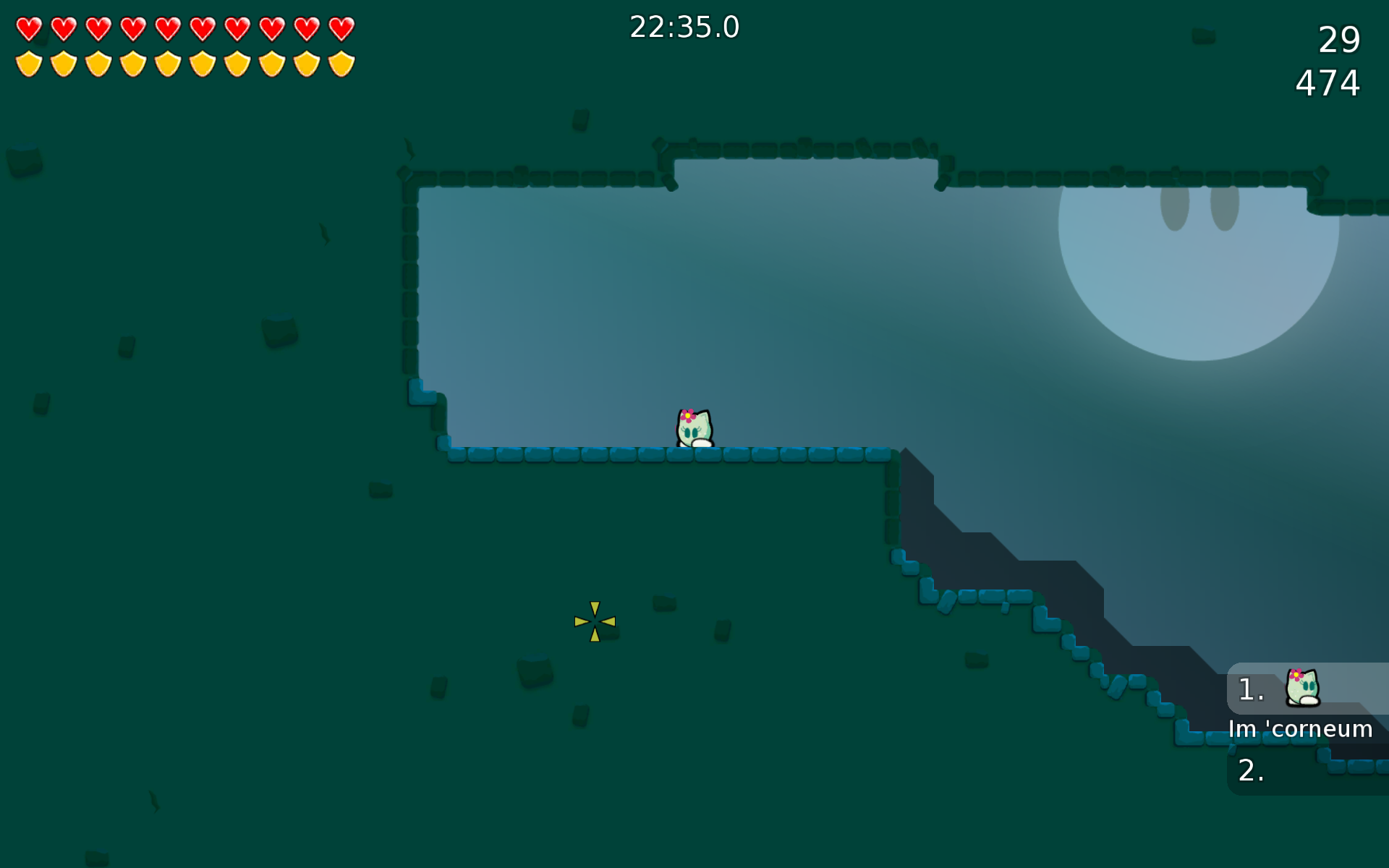Select the fifth heart icon

[x=166, y=29]
